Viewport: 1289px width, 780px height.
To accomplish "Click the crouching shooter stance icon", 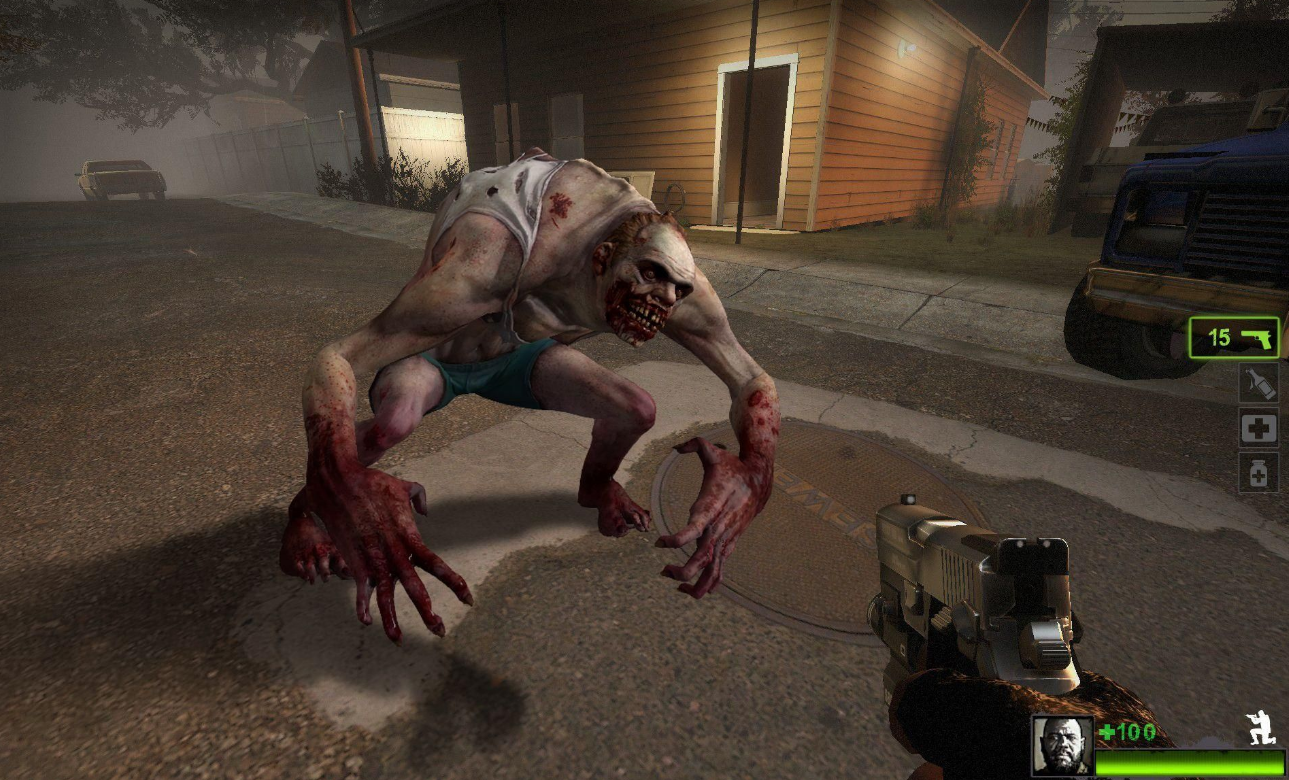I will coord(1260,729).
